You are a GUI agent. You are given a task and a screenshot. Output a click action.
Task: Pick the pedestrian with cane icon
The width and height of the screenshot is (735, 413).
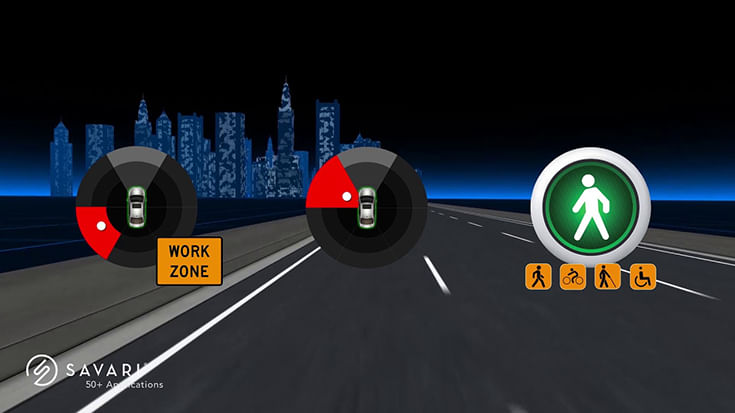(607, 277)
